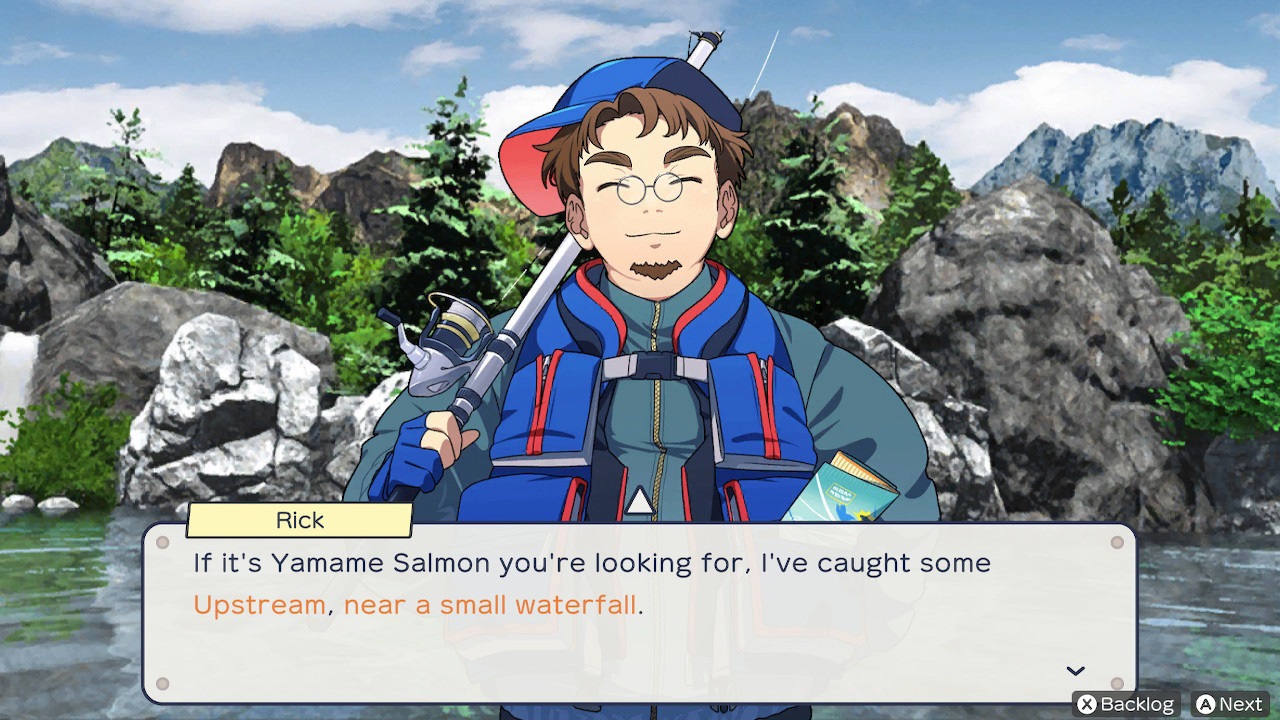Click the down chevron to advance dialogue
The image size is (1280, 720).
pos(1075,670)
